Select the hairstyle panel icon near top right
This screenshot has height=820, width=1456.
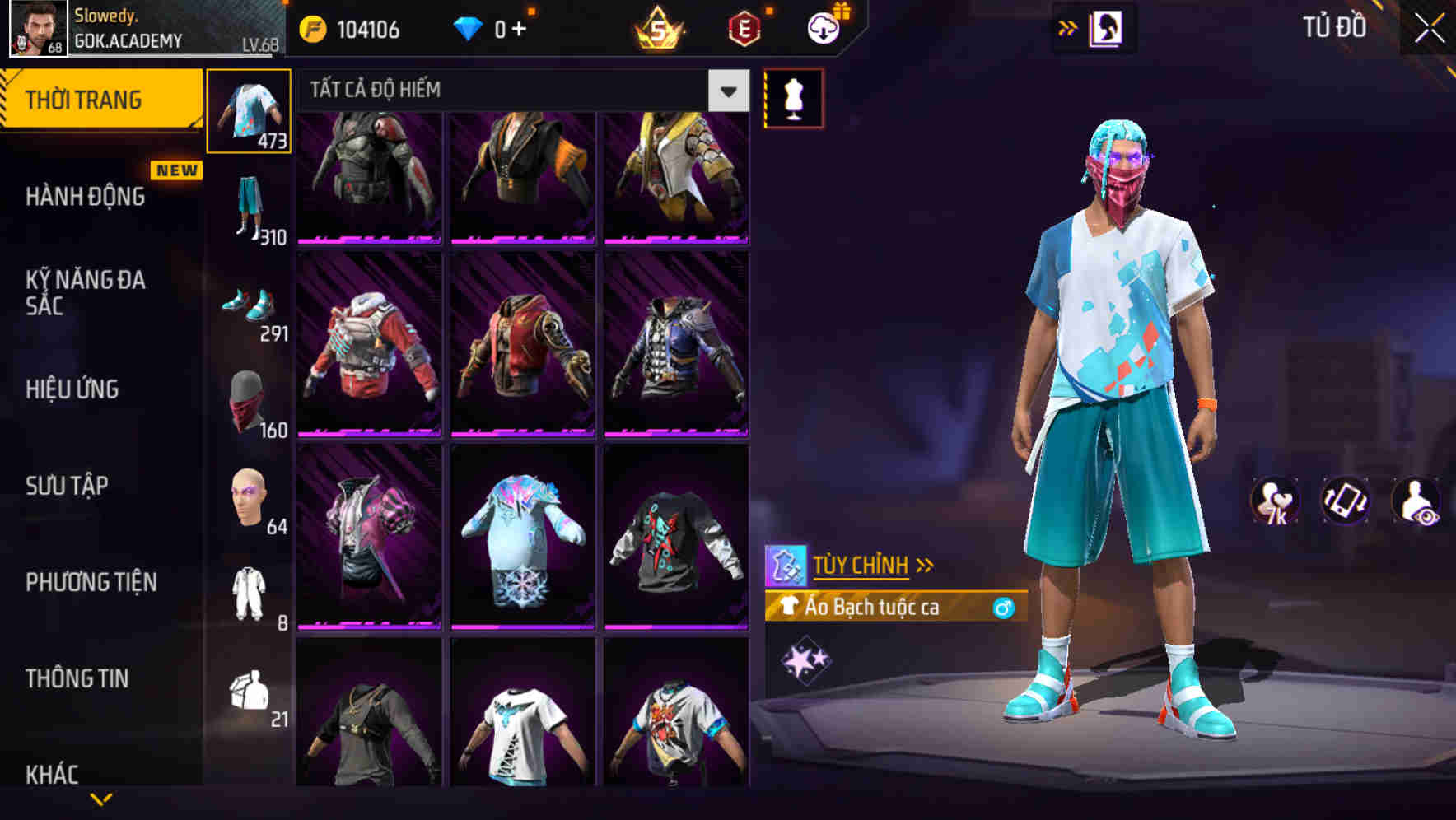tap(1108, 27)
